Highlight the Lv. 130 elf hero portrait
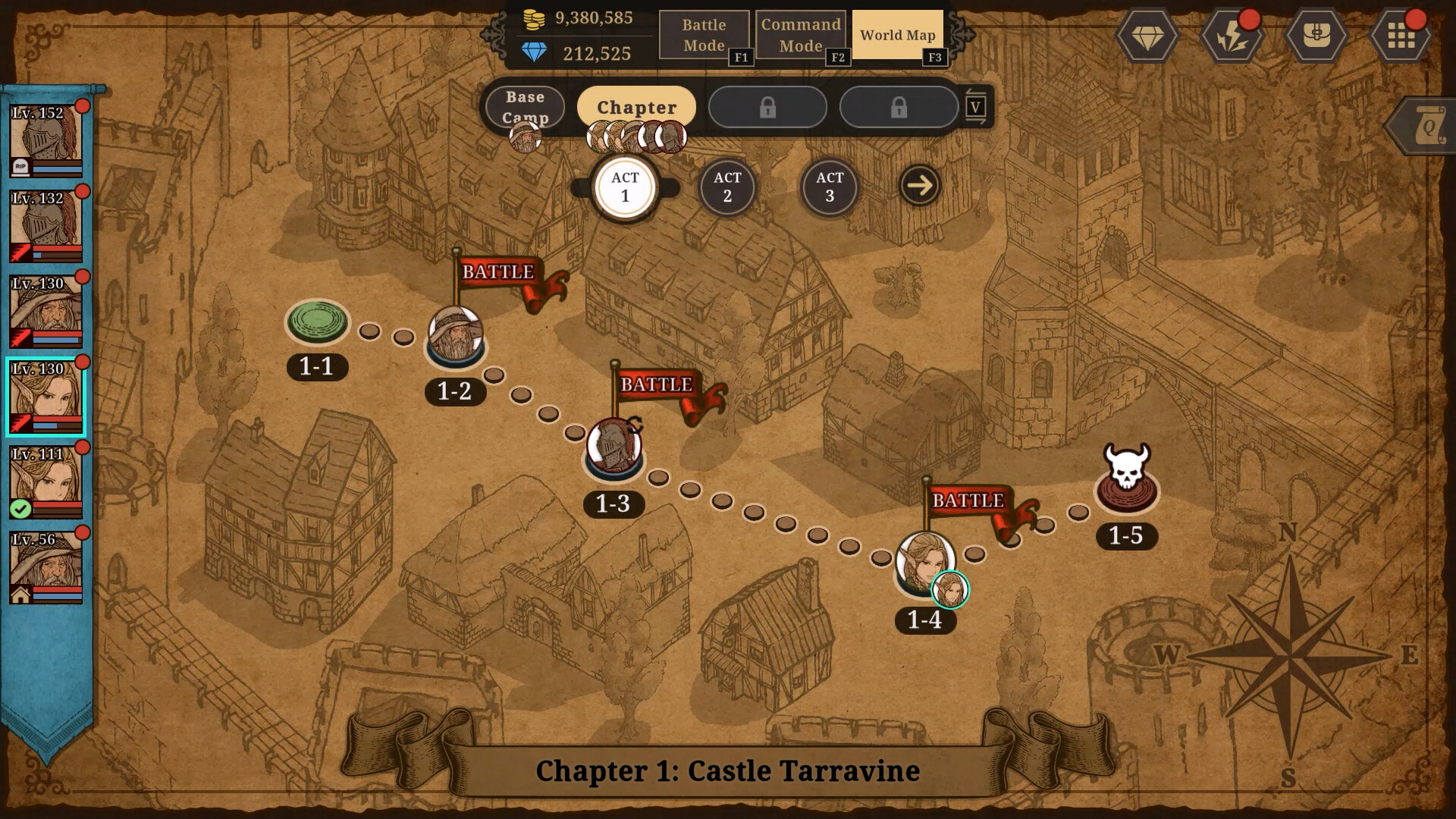Screen dimensions: 1456x819 (x=44, y=394)
